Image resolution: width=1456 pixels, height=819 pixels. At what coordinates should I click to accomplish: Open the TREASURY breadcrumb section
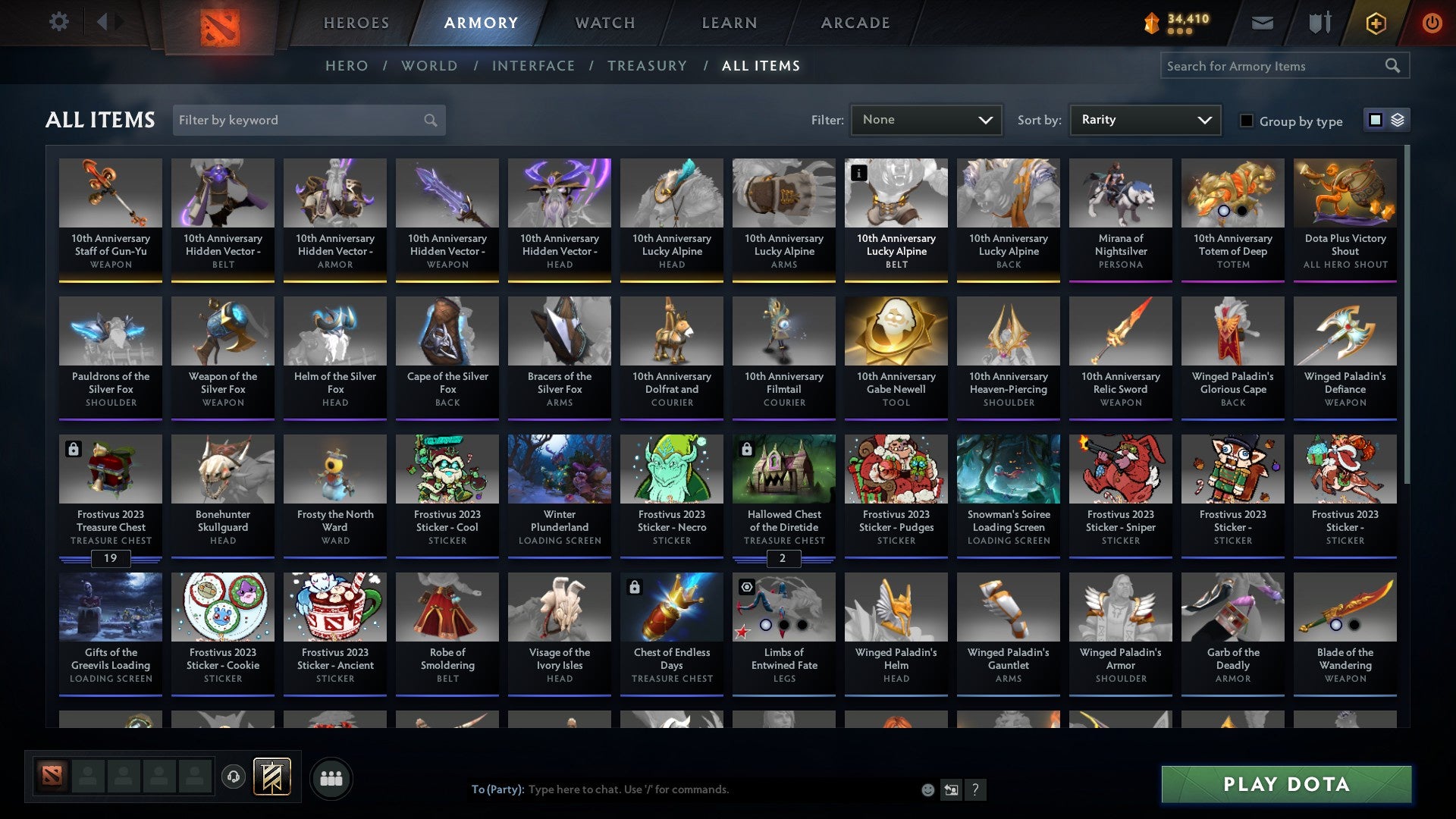[x=647, y=66]
